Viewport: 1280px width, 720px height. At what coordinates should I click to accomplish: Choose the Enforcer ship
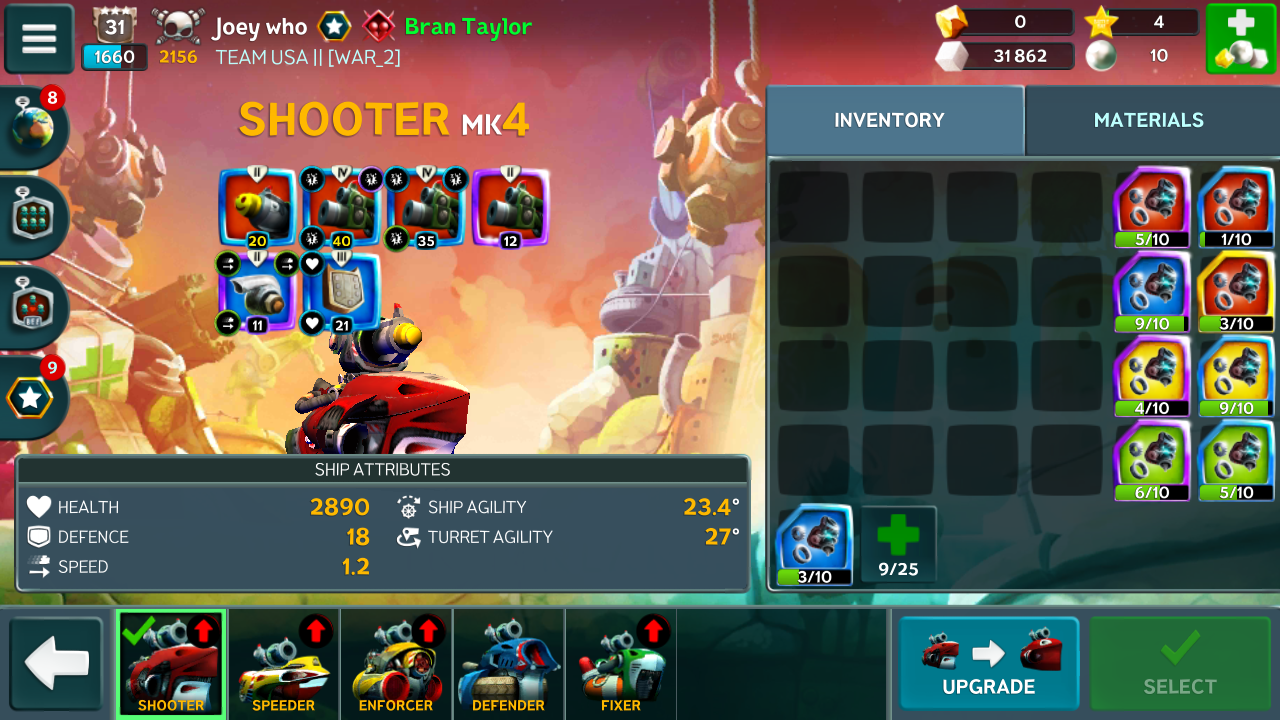[x=396, y=664]
